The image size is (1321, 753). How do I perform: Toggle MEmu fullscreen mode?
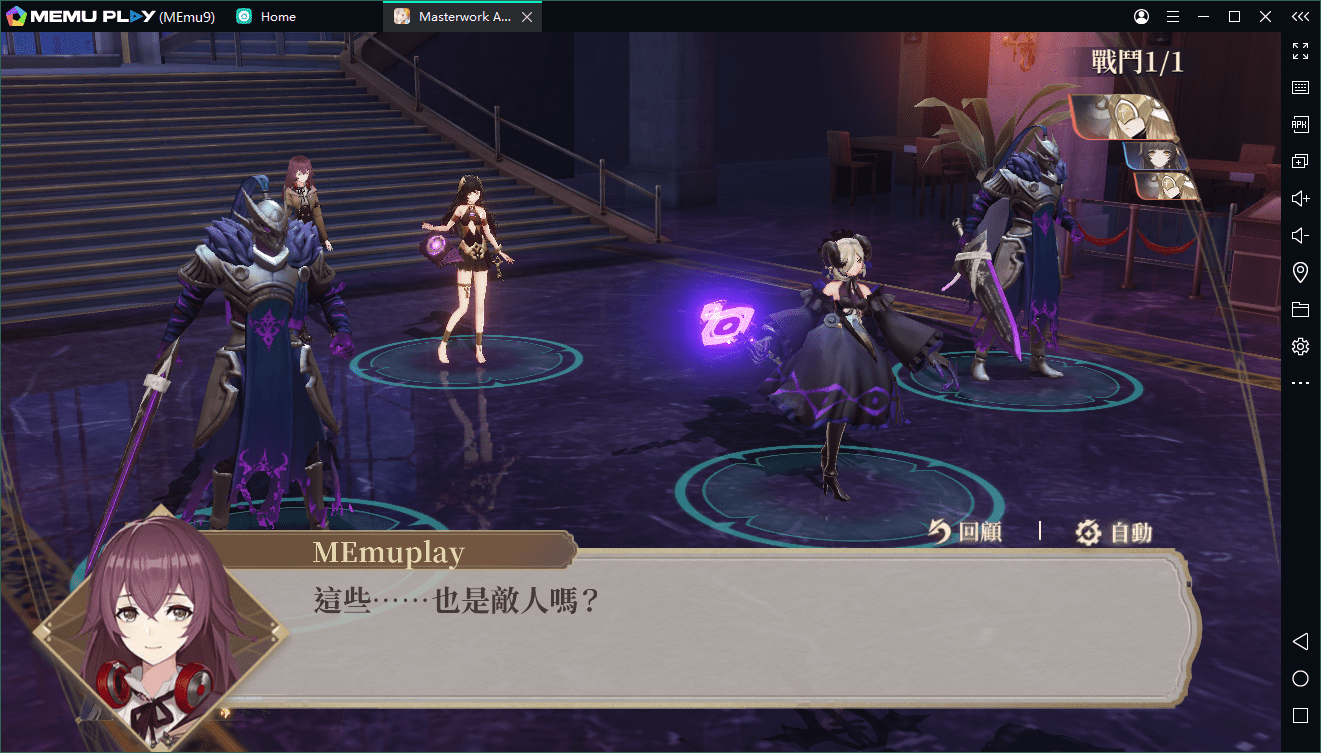[1300, 51]
